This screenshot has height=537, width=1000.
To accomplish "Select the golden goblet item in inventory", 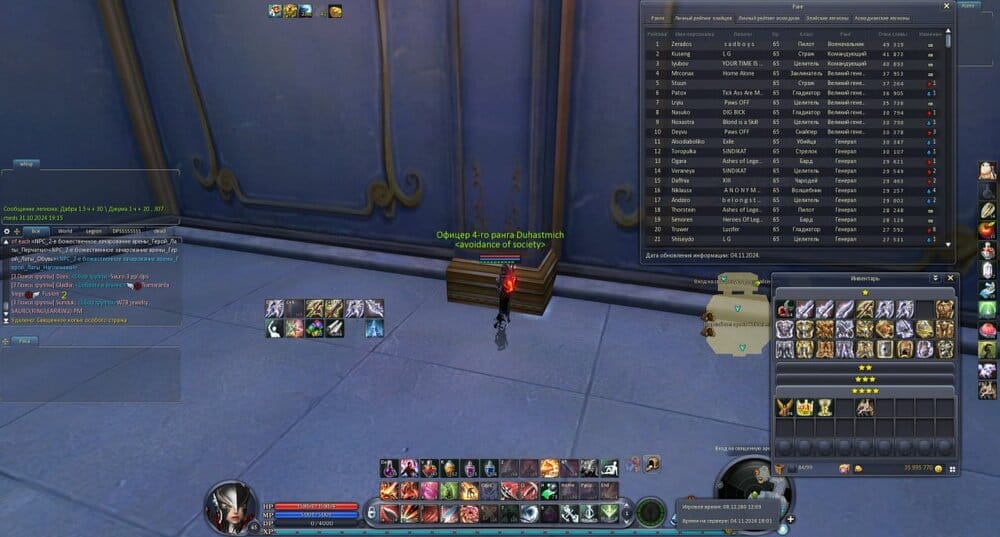I will [x=825, y=407].
